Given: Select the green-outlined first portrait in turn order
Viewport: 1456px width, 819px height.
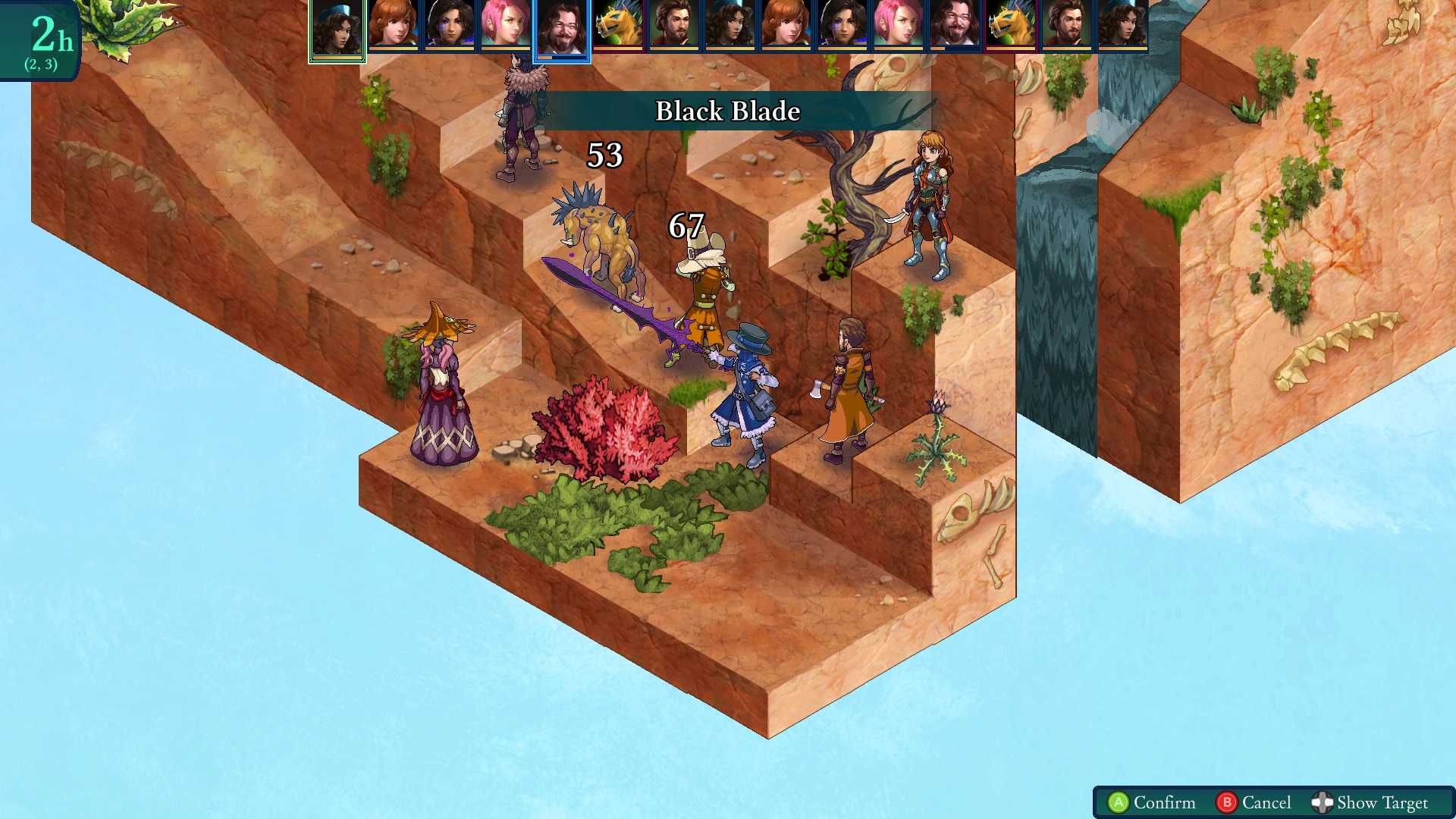Looking at the screenshot, I should point(336,25).
